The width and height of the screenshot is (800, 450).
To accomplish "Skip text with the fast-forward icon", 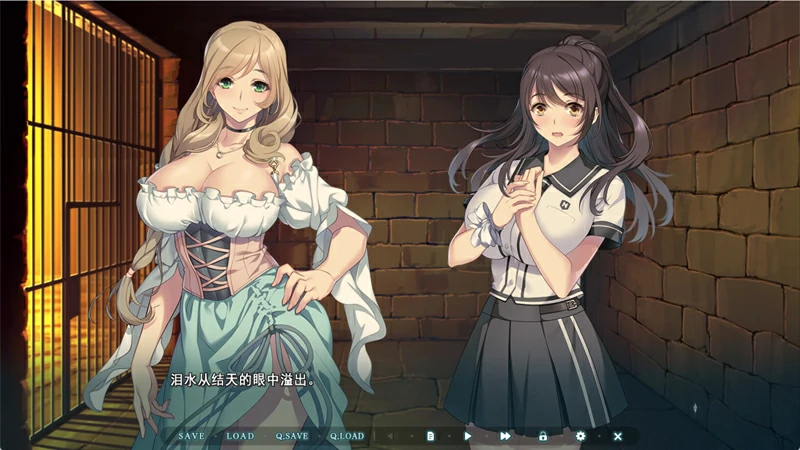I will point(505,436).
